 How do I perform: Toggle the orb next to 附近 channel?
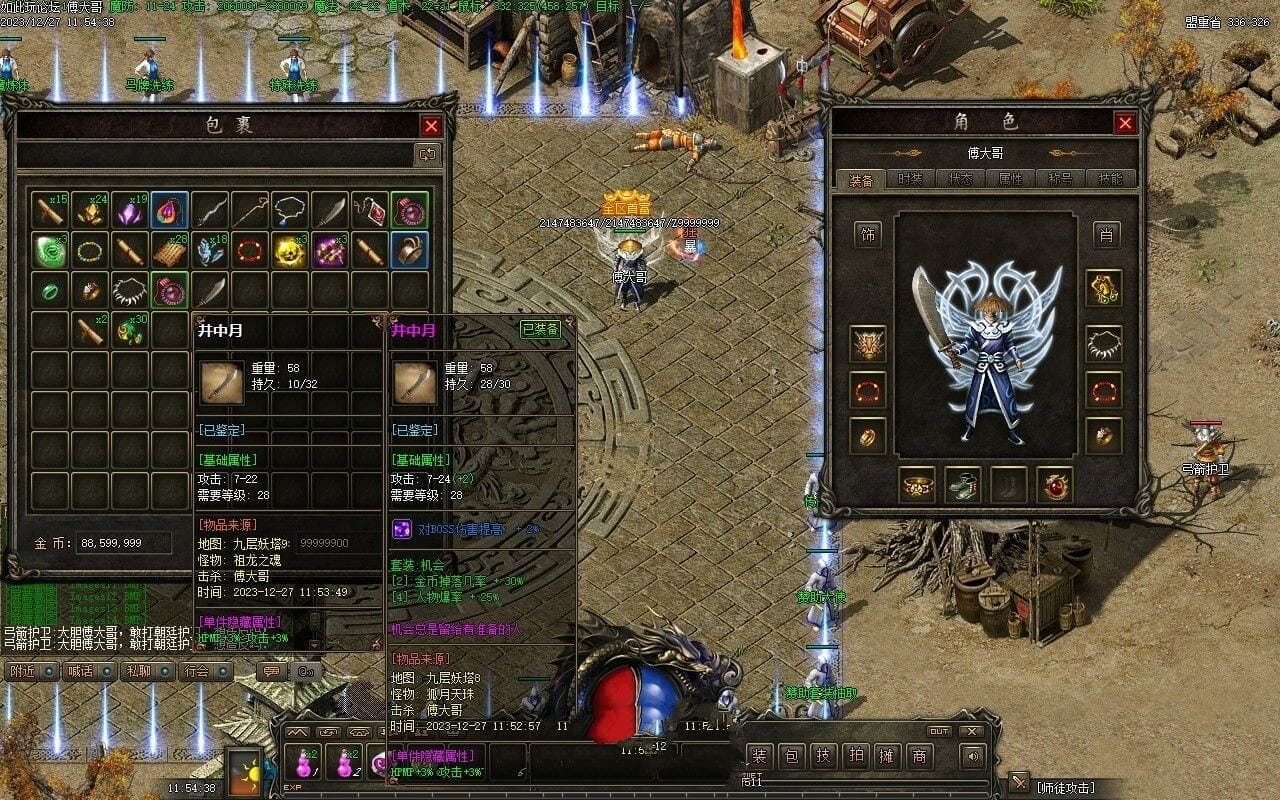[49, 671]
